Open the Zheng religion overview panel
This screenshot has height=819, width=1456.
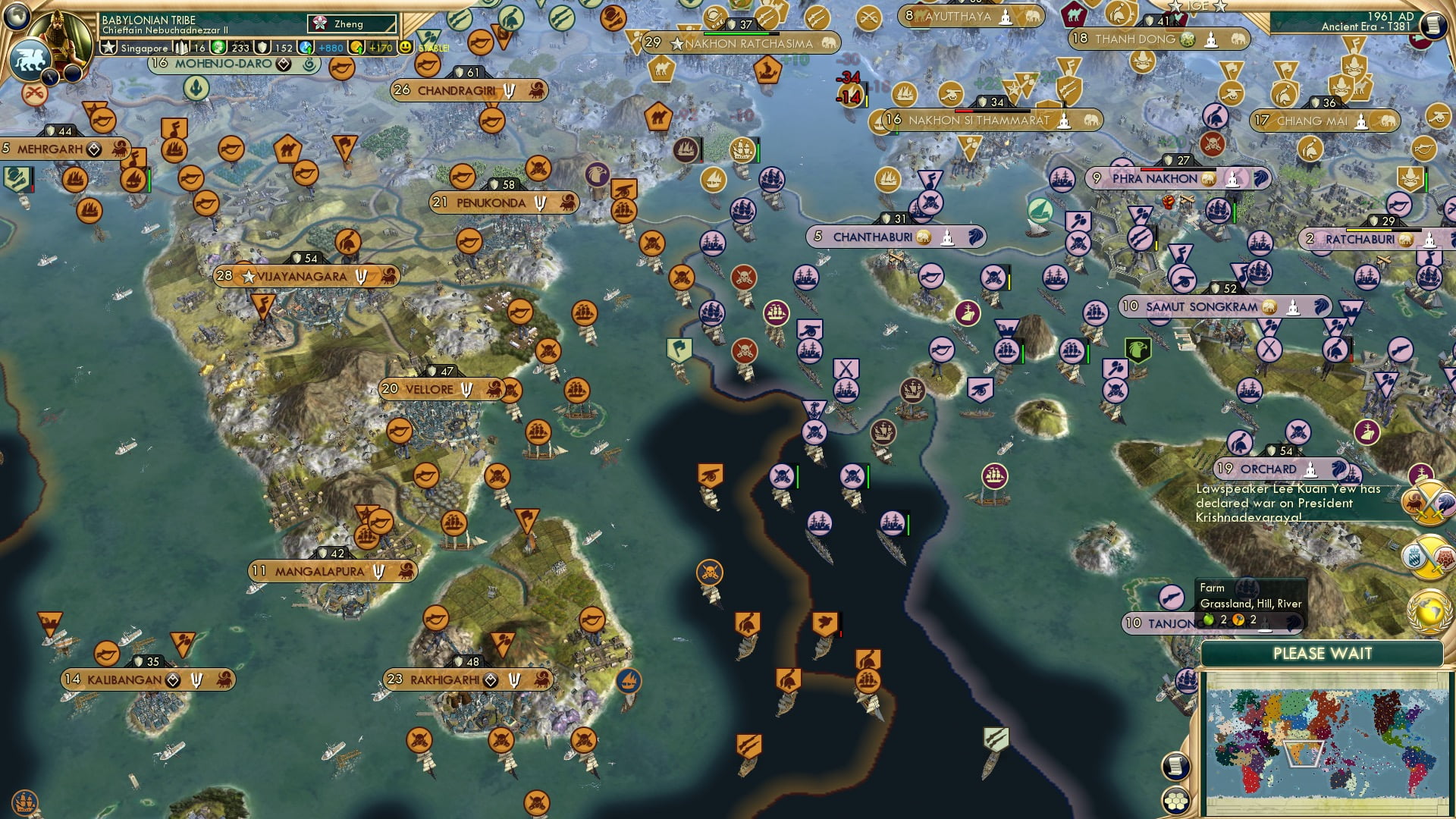[x=351, y=24]
